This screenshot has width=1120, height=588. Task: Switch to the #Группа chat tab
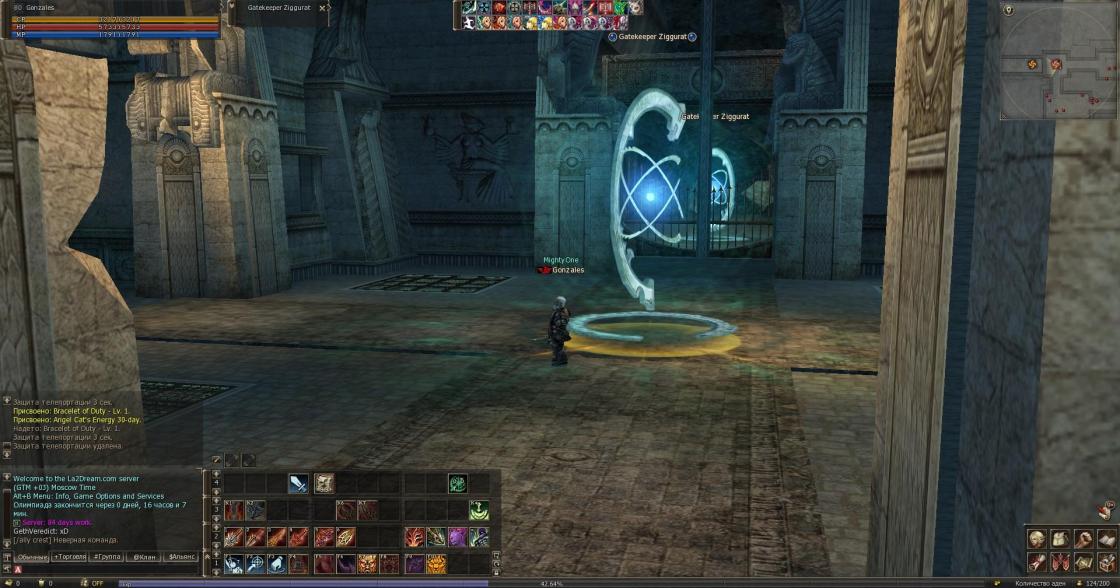pyautogui.click(x=106, y=556)
